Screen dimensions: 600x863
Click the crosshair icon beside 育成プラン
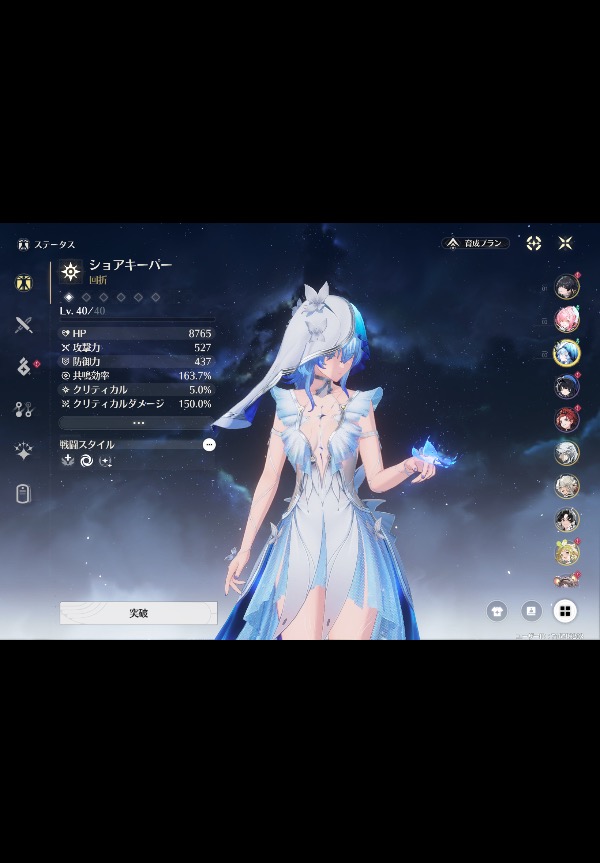coord(534,243)
